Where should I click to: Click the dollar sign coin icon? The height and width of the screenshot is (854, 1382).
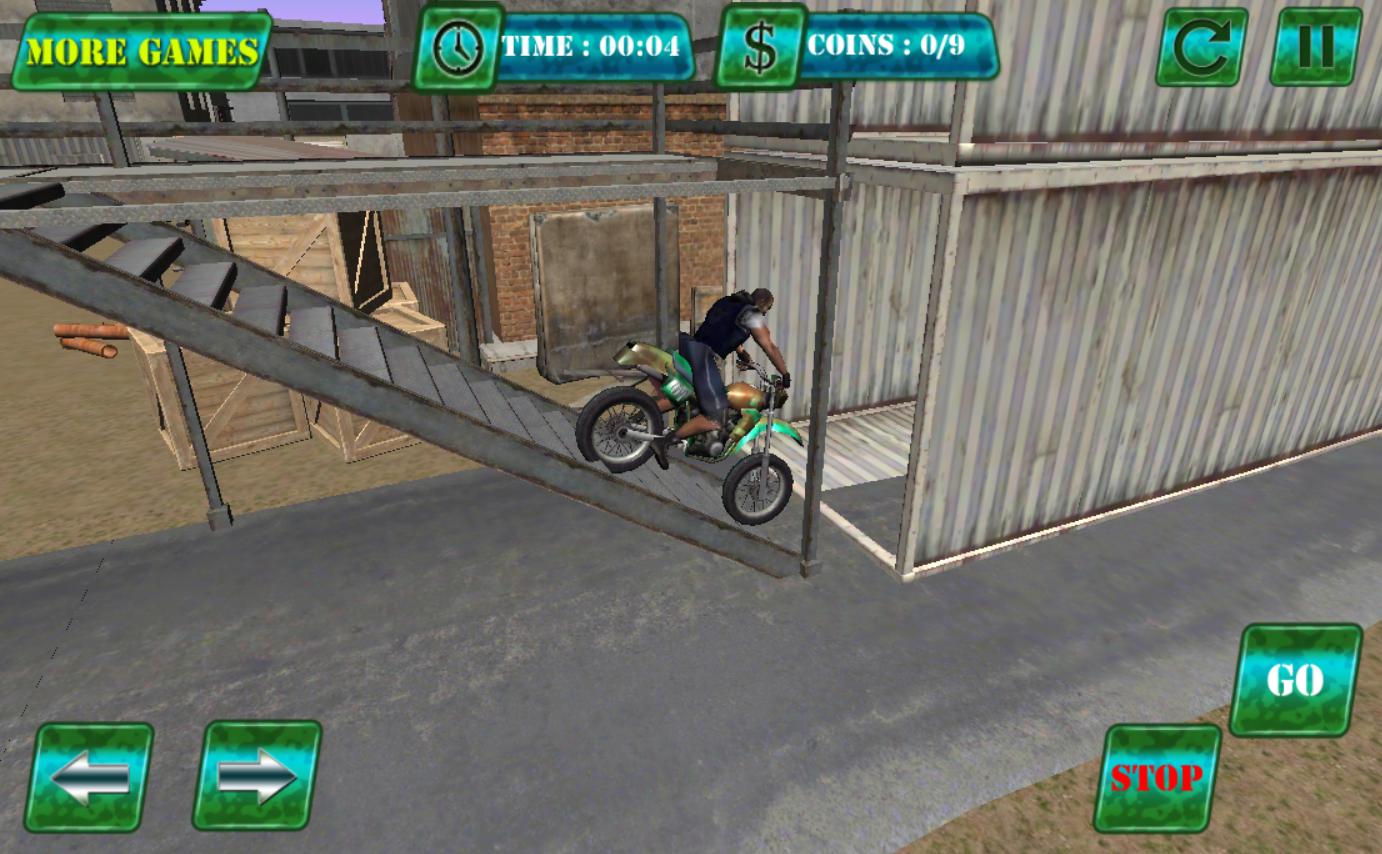(x=761, y=44)
